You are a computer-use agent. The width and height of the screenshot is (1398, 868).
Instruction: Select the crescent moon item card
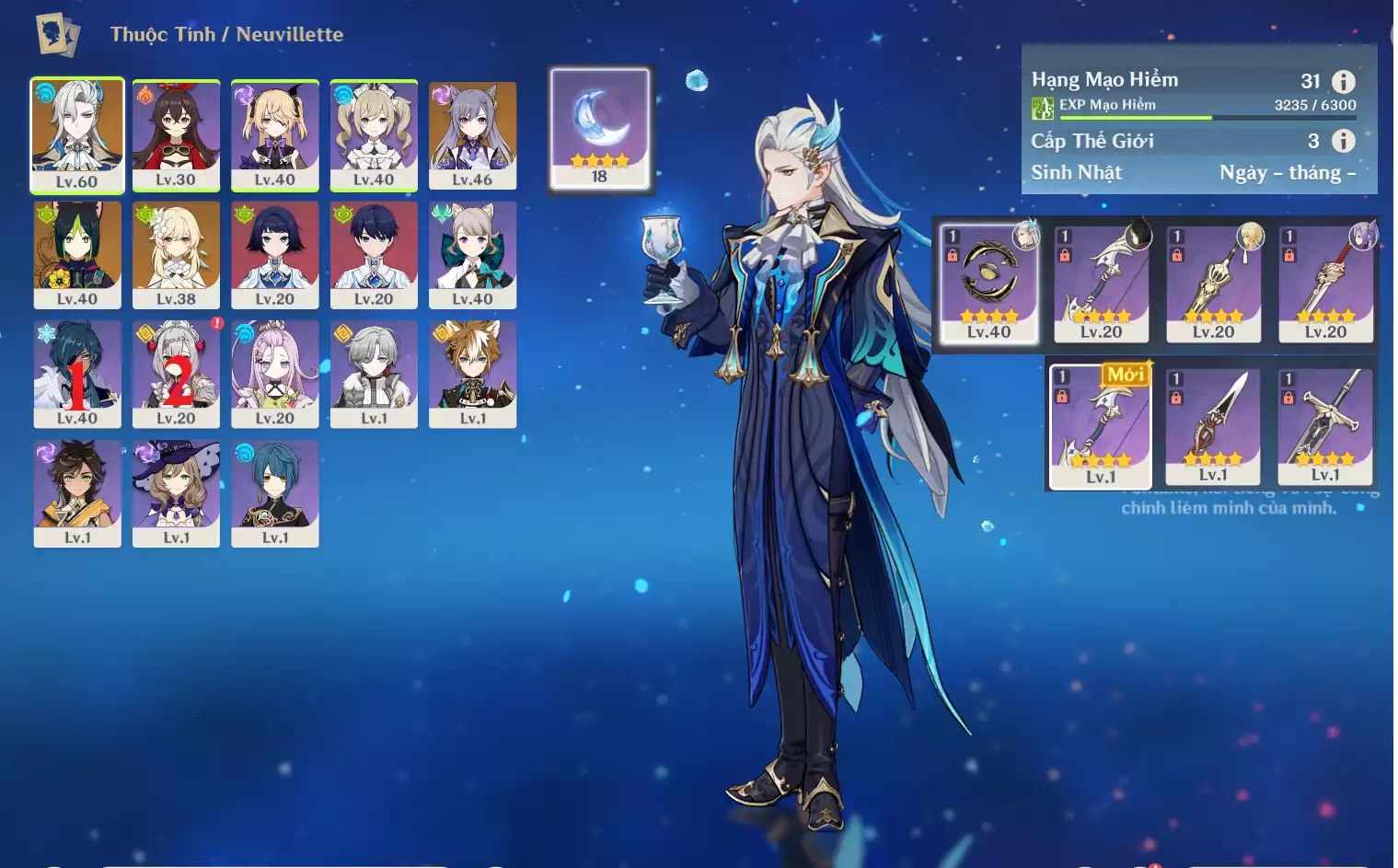click(x=600, y=129)
